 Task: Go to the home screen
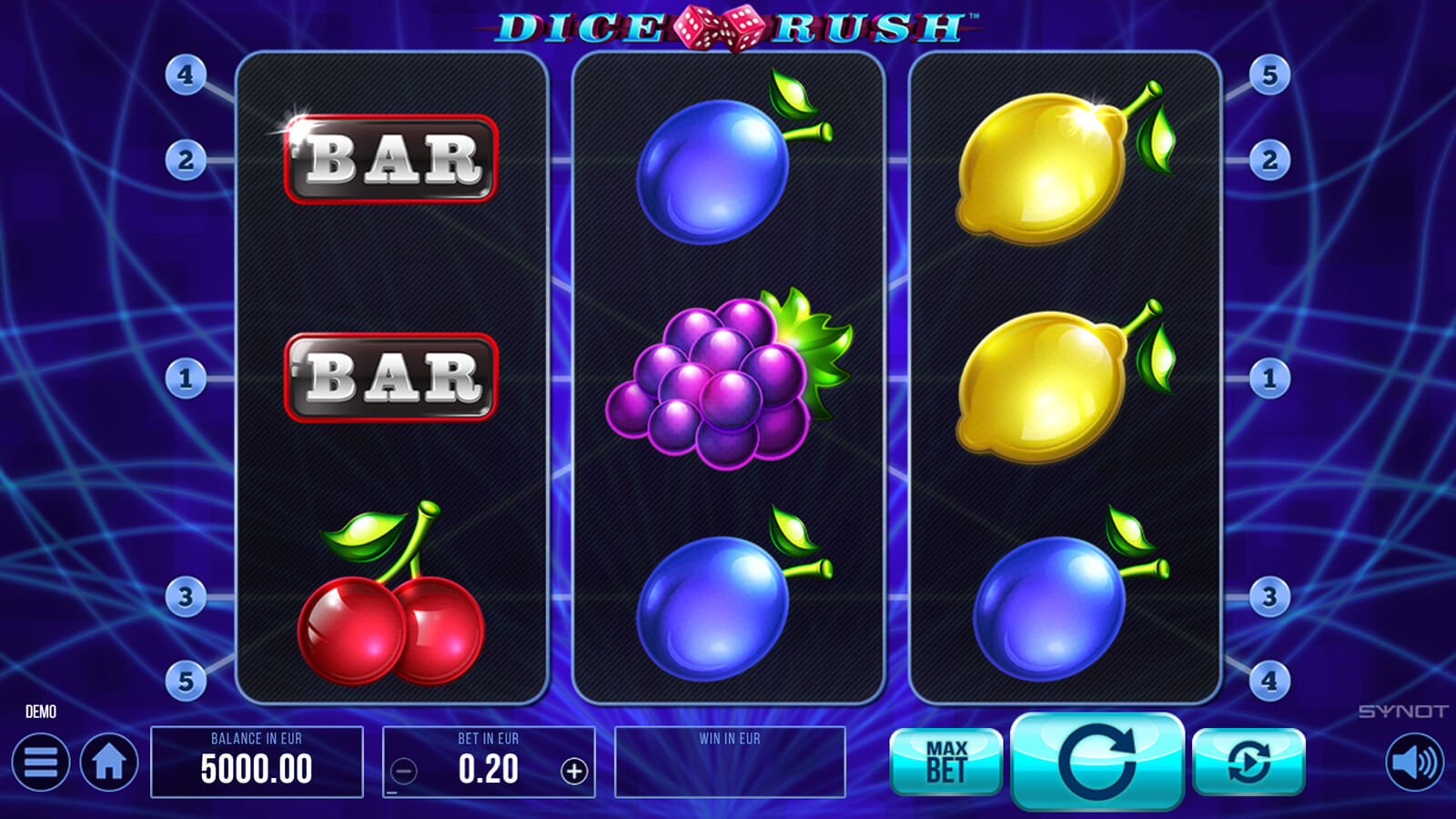pyautogui.click(x=109, y=763)
